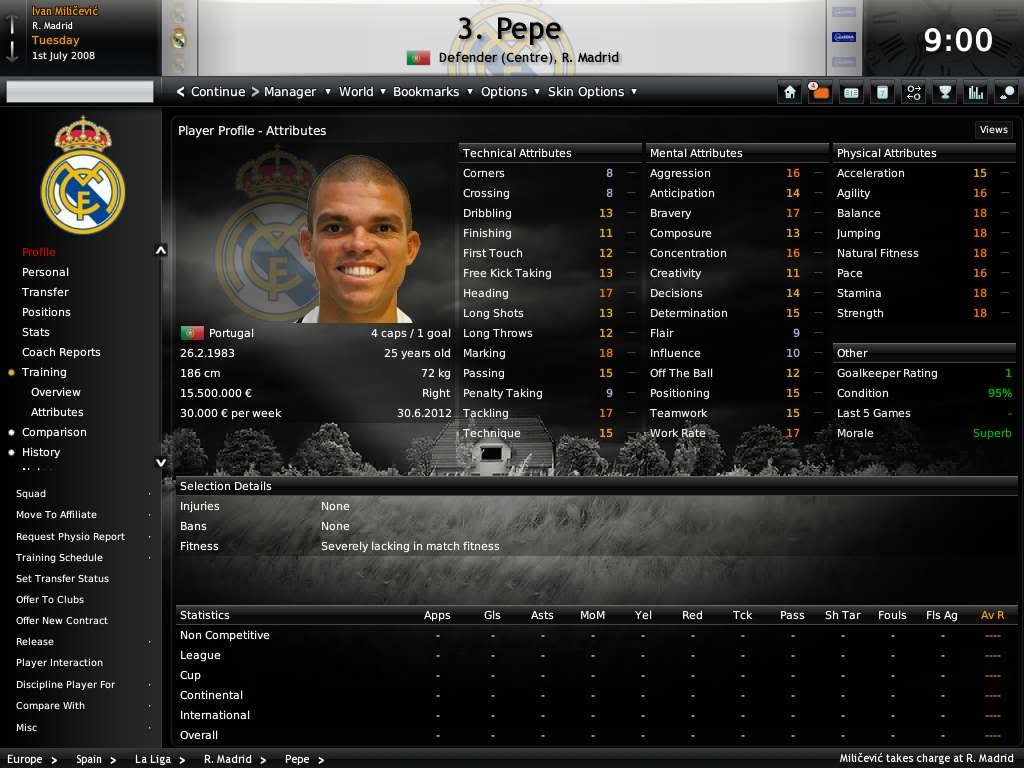Viewport: 1024px width, 768px height.
Task: Go to the home screen icon
Action: 790,92
